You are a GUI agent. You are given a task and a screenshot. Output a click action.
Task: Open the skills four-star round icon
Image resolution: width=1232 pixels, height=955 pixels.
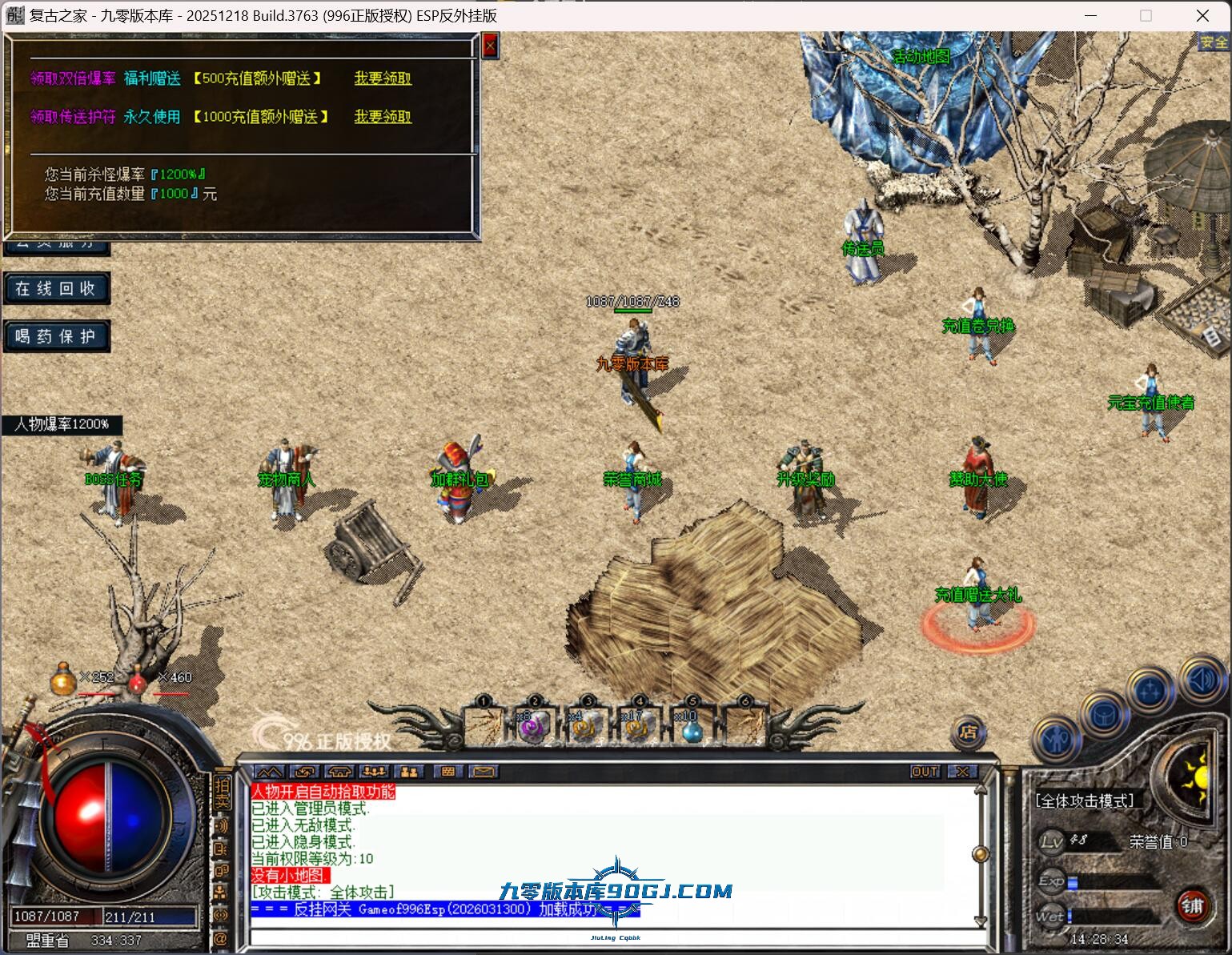pyautogui.click(x=1150, y=690)
